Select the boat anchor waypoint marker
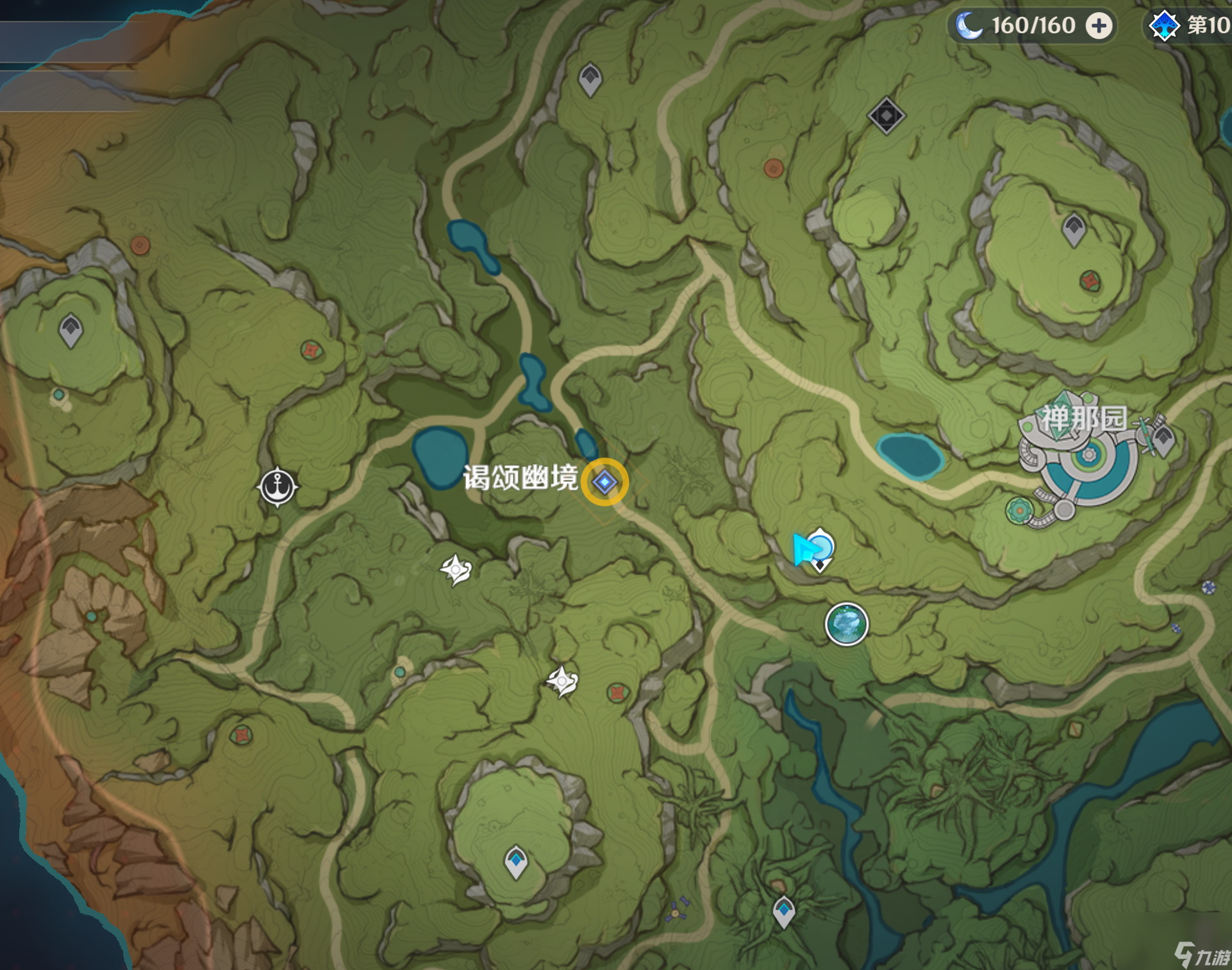1232x970 pixels. [278, 486]
